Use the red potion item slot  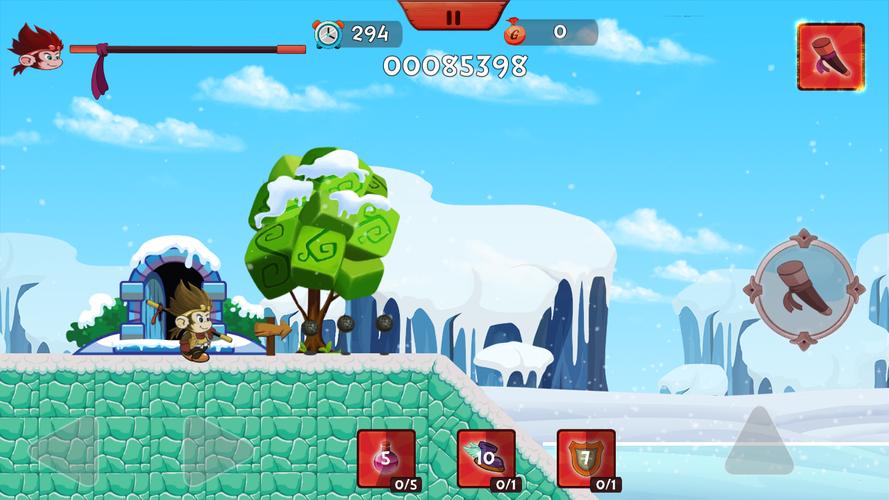[x=386, y=459]
